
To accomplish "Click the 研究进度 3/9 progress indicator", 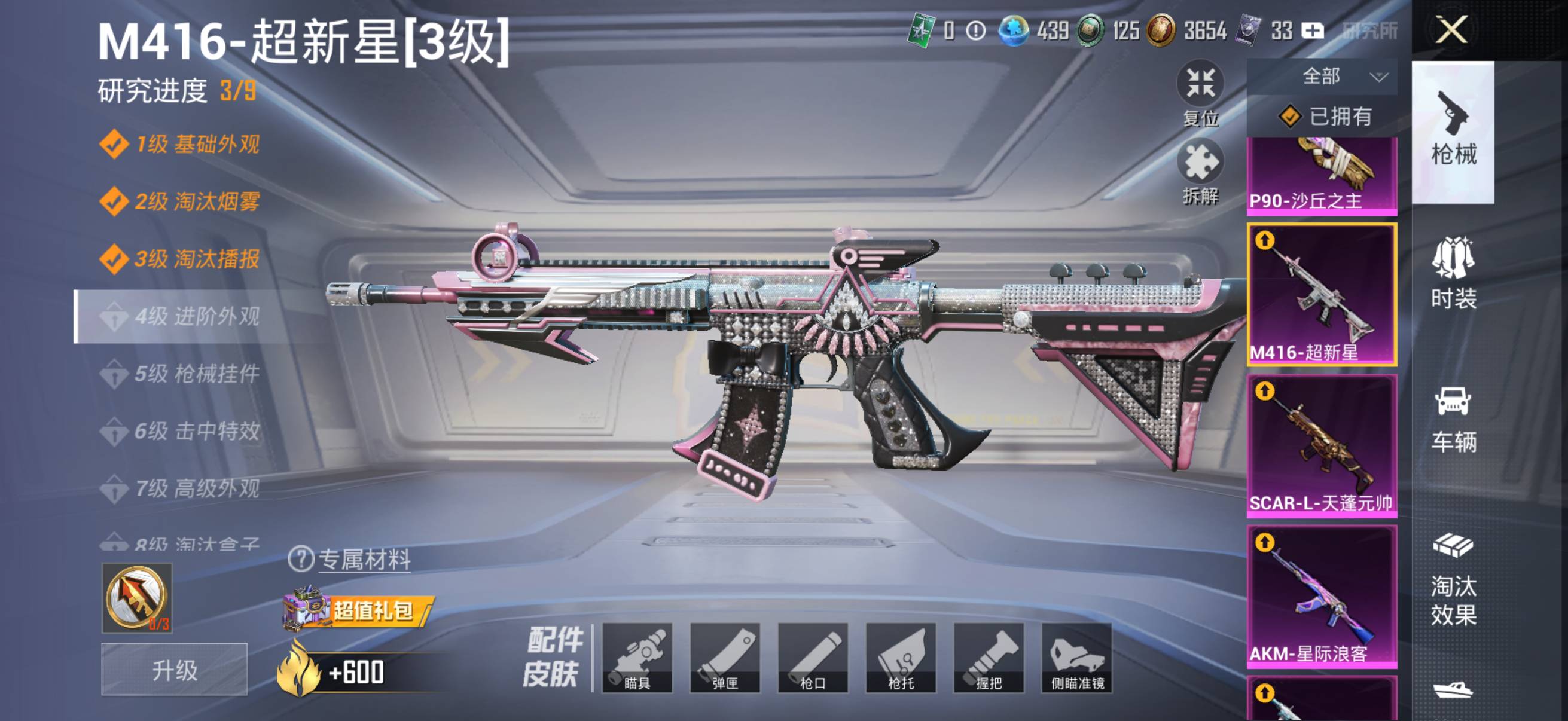I will (176, 91).
